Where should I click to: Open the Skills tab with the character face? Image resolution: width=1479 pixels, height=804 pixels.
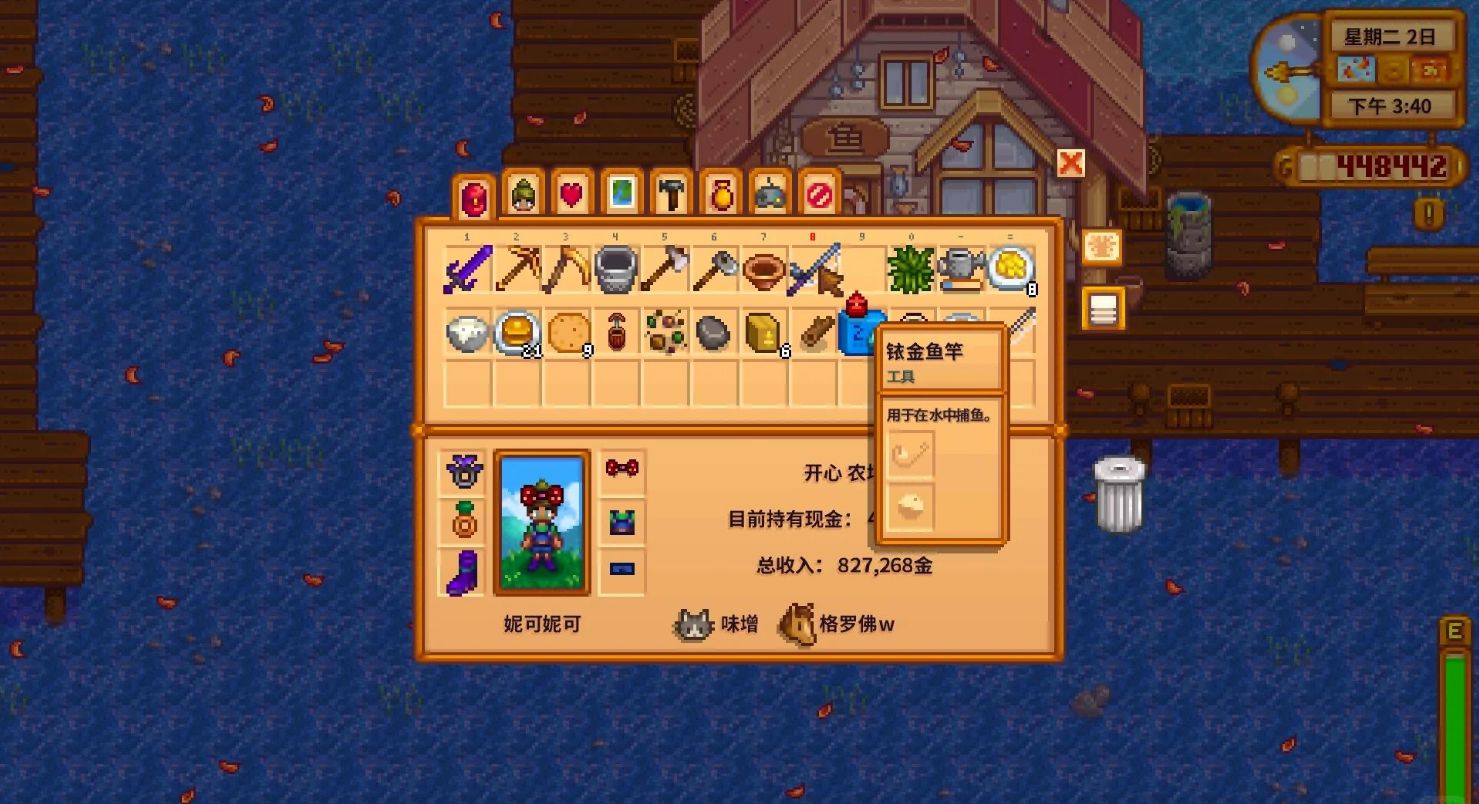pos(523,194)
